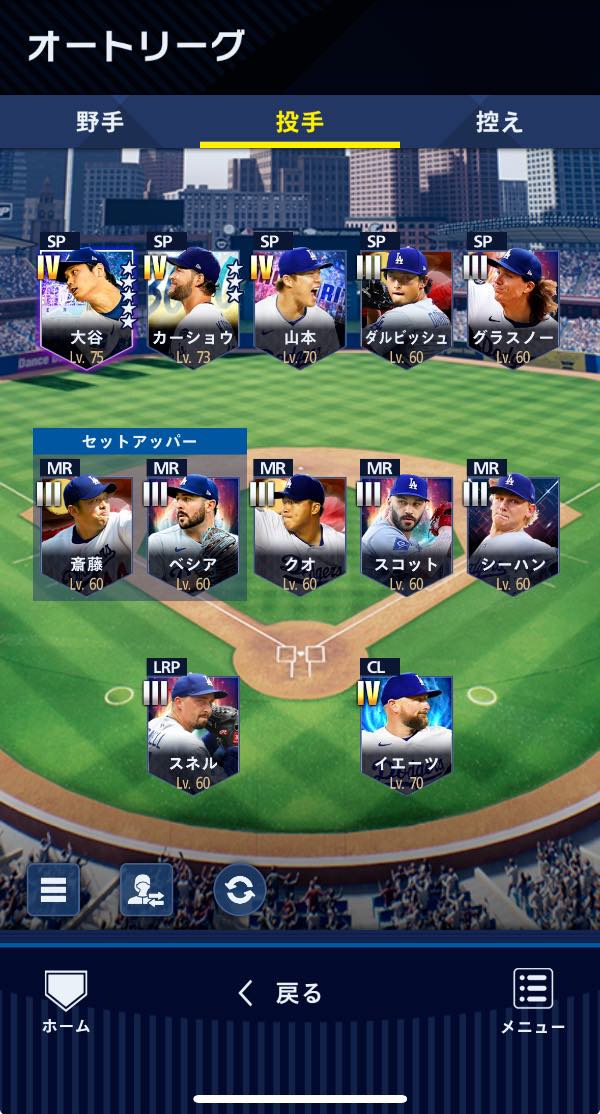Open the 控え tab
Viewport: 600px width, 1114px height.
(x=499, y=122)
